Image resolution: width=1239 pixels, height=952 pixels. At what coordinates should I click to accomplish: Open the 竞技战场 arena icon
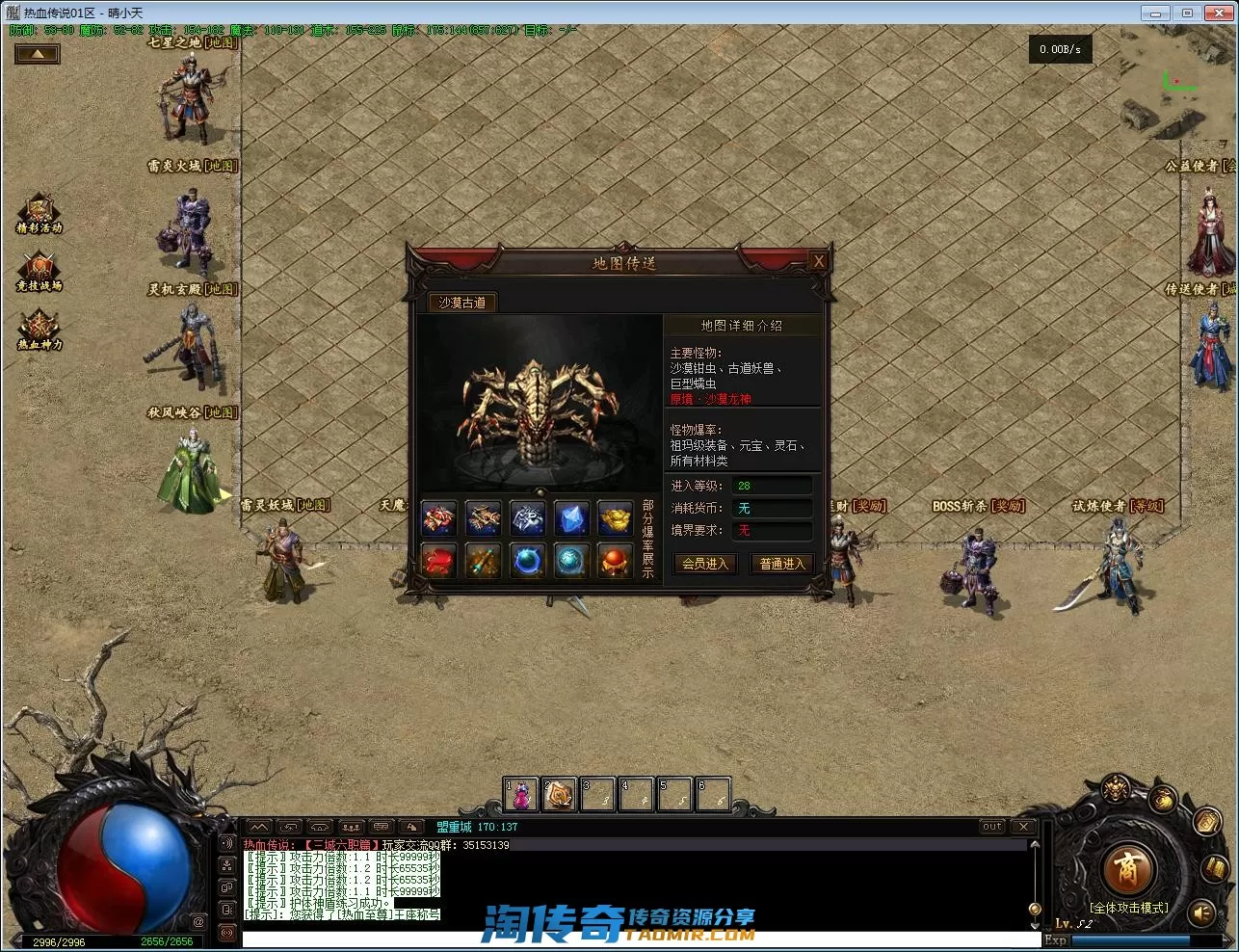(39, 271)
